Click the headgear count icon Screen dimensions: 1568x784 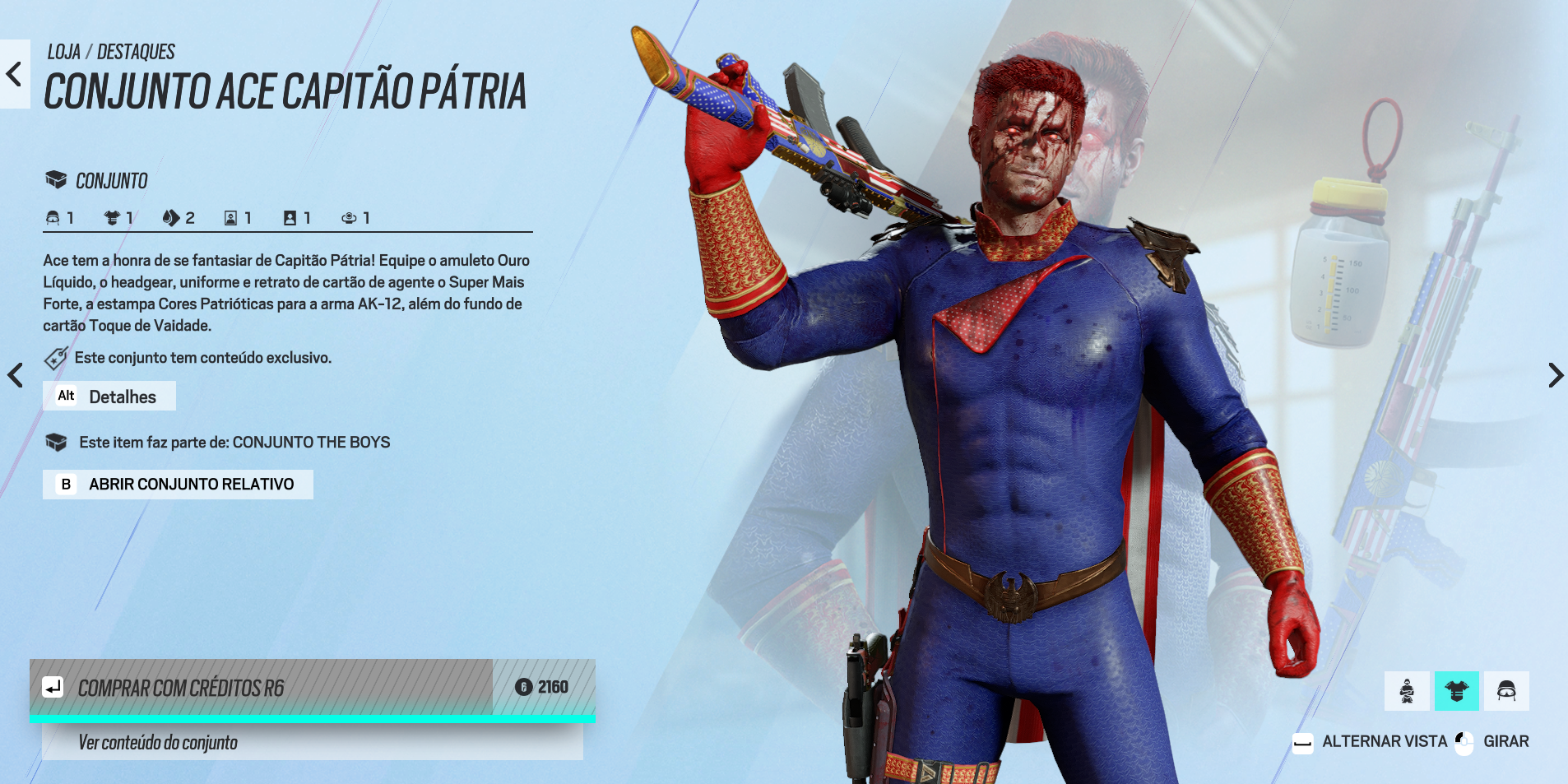53,217
